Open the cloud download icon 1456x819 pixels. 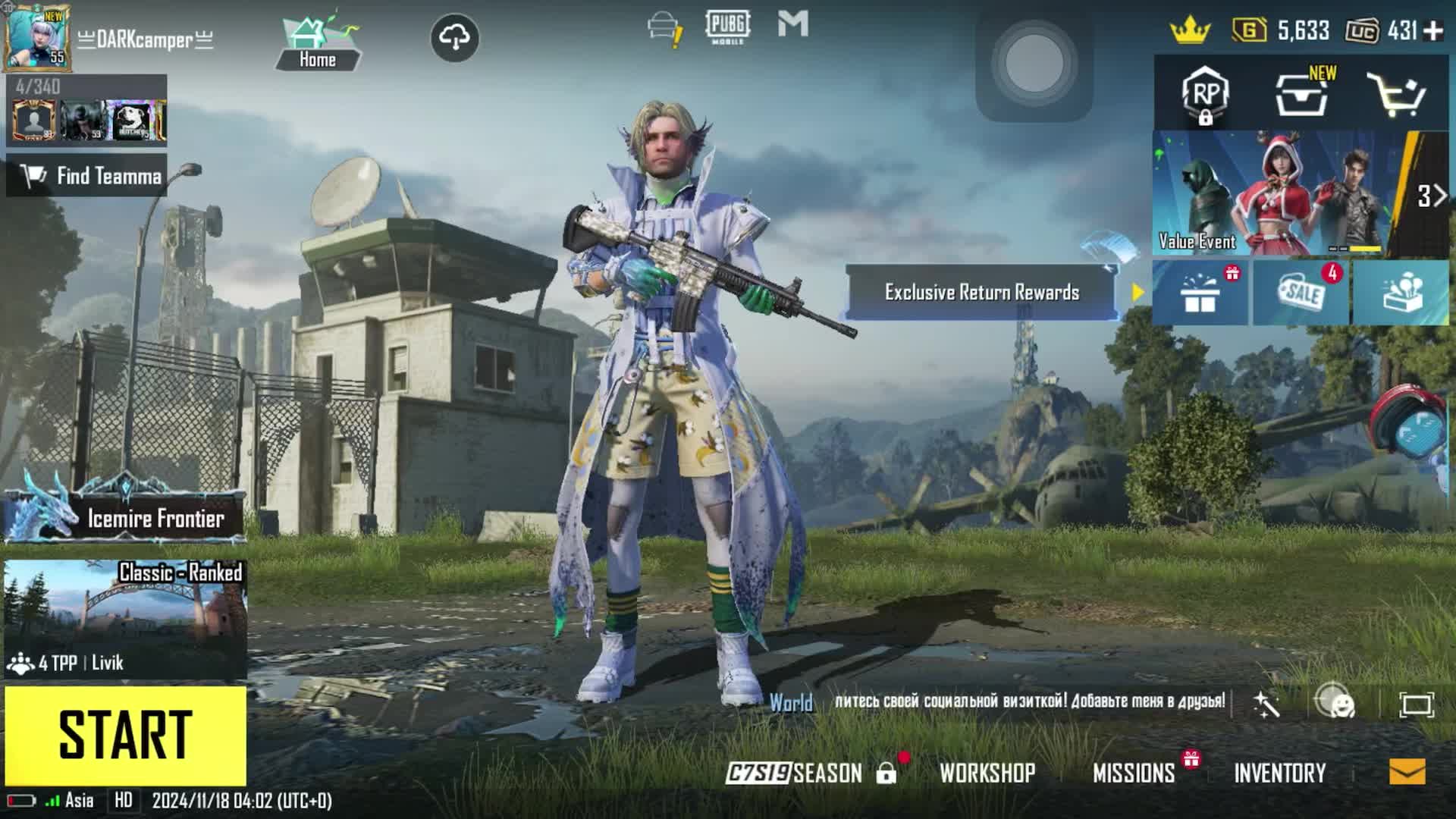(454, 37)
